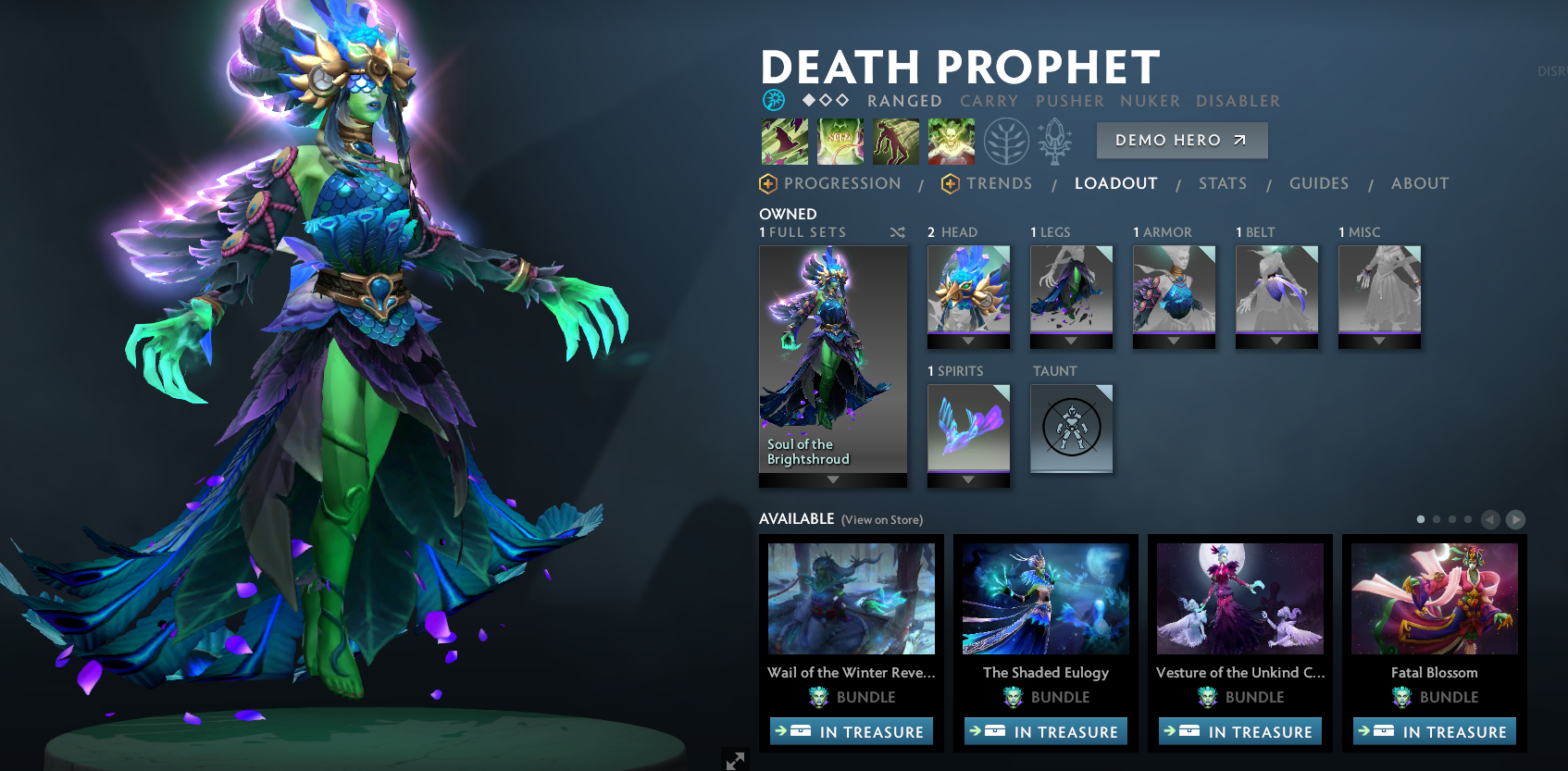Select the Crypt Swarm ability icon
The image size is (1568, 771).
(x=784, y=141)
